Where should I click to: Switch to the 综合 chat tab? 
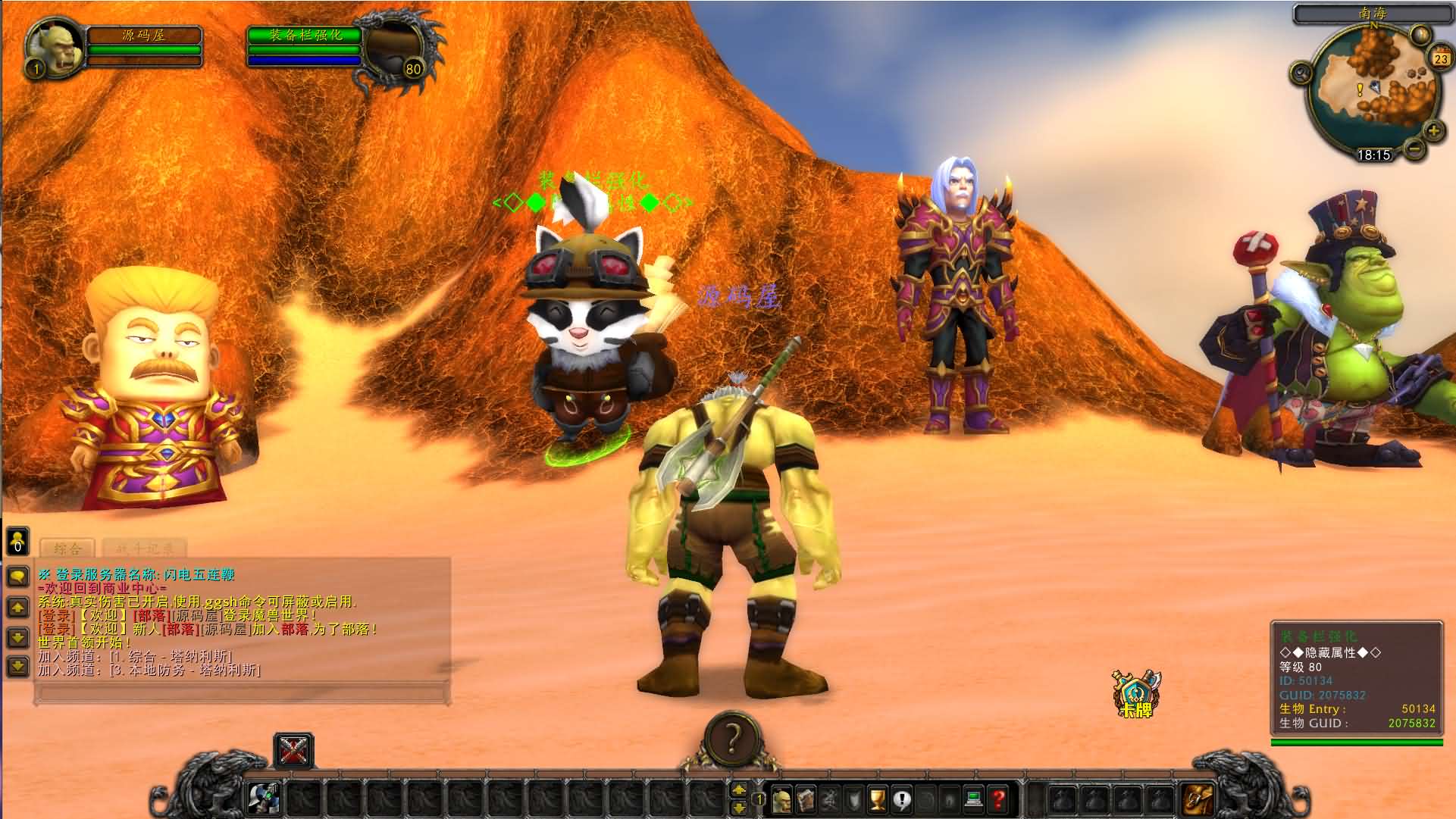(x=68, y=549)
